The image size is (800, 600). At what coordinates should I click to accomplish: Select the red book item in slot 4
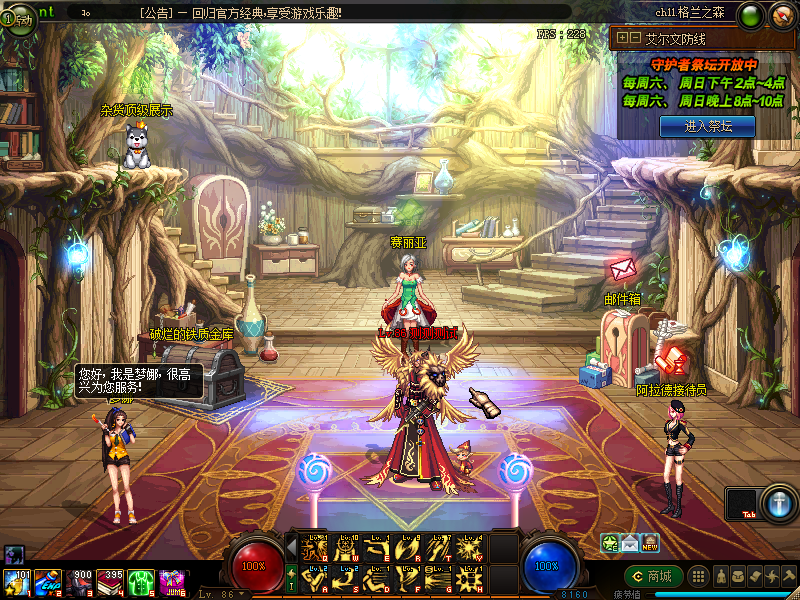[110, 582]
